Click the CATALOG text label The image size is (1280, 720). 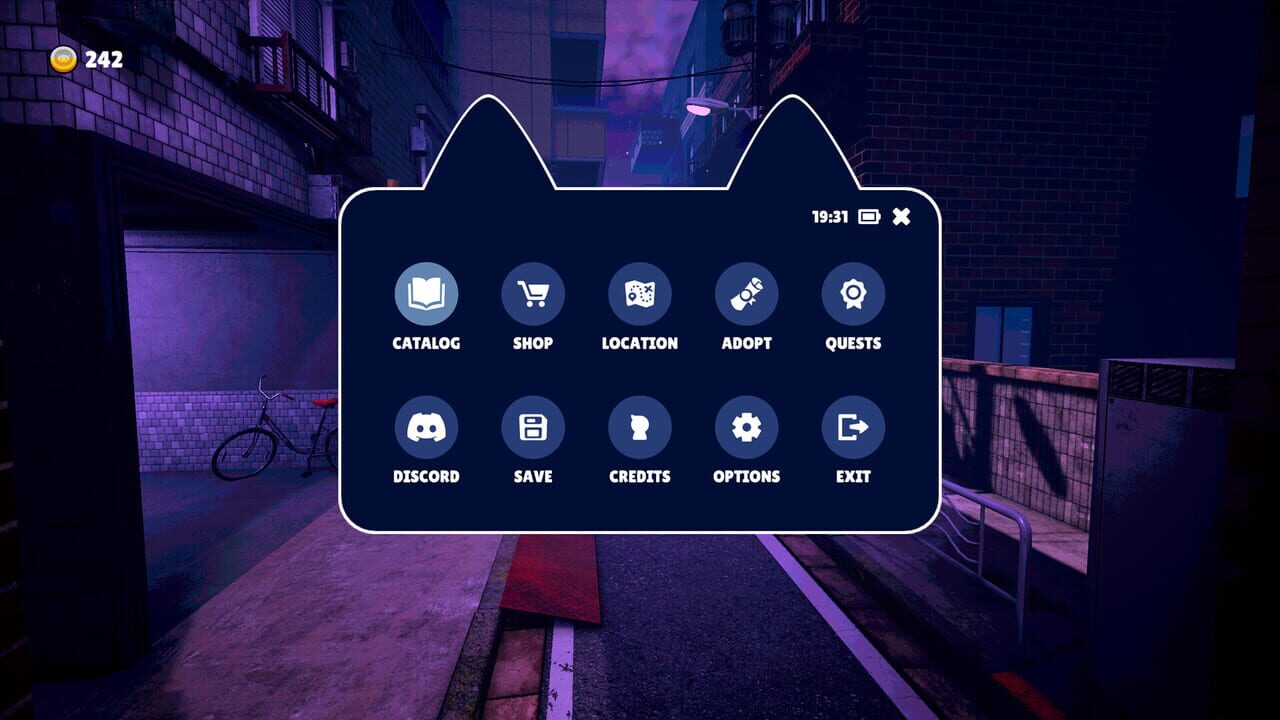427,343
